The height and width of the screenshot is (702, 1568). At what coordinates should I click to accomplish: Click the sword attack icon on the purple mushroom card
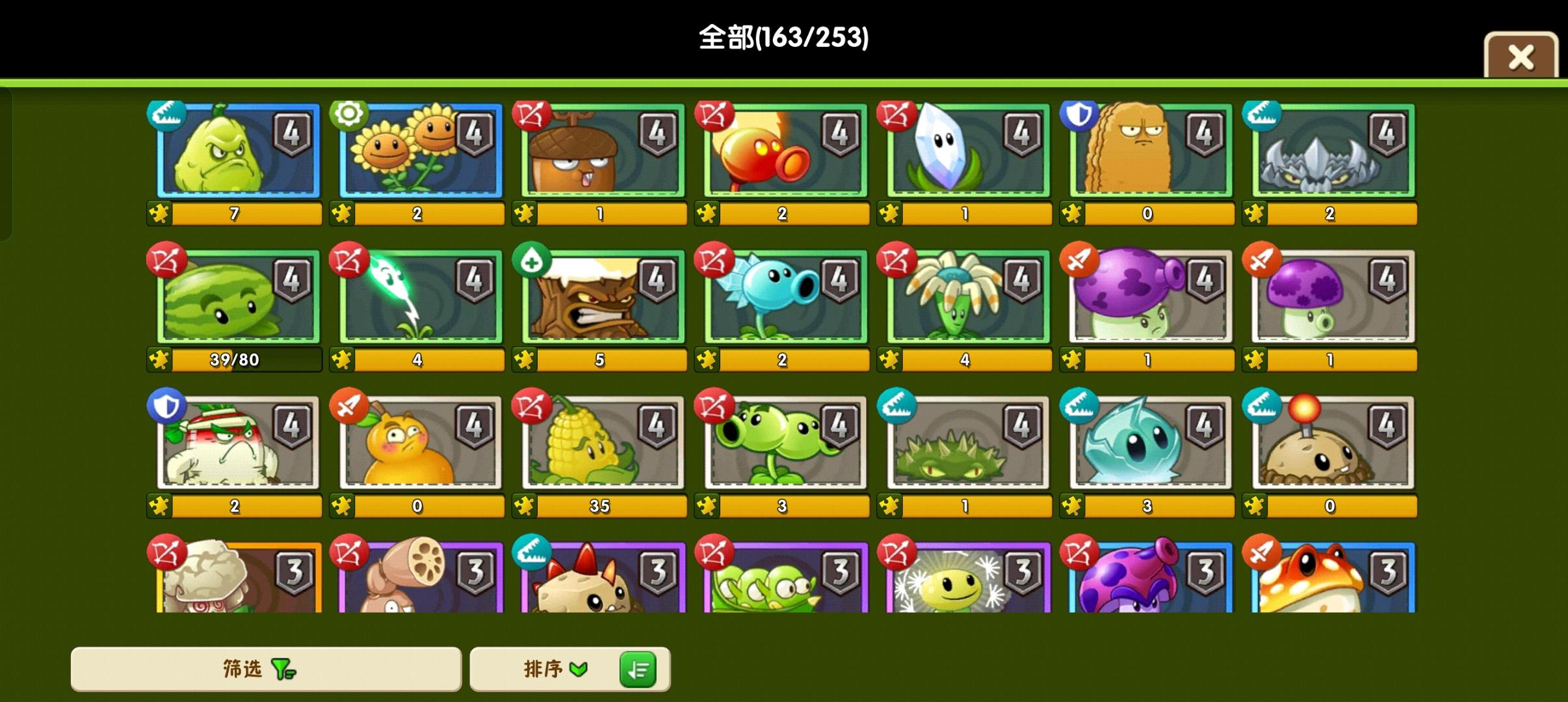click(x=1261, y=260)
